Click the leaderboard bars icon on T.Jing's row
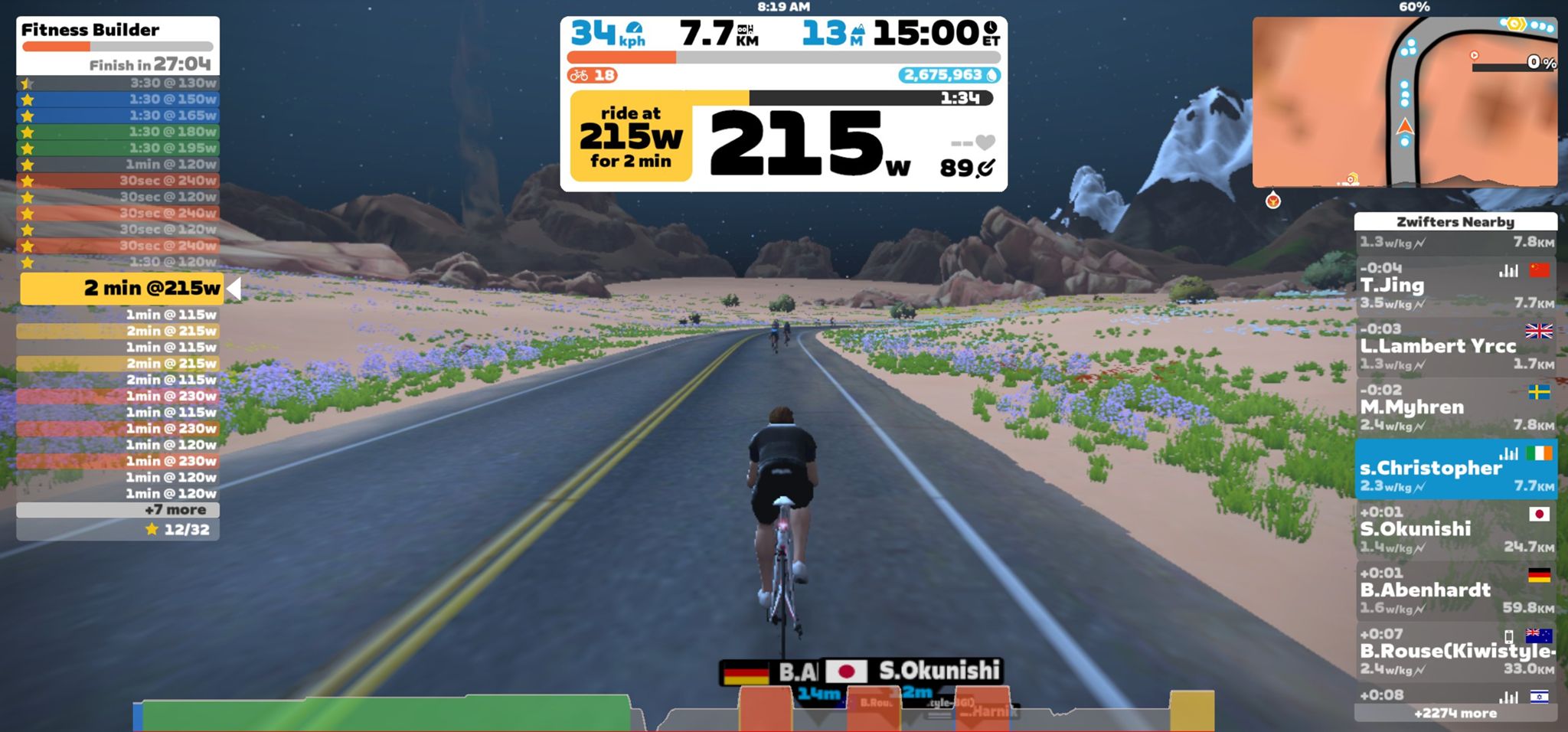The width and height of the screenshot is (1568, 732). [1508, 271]
